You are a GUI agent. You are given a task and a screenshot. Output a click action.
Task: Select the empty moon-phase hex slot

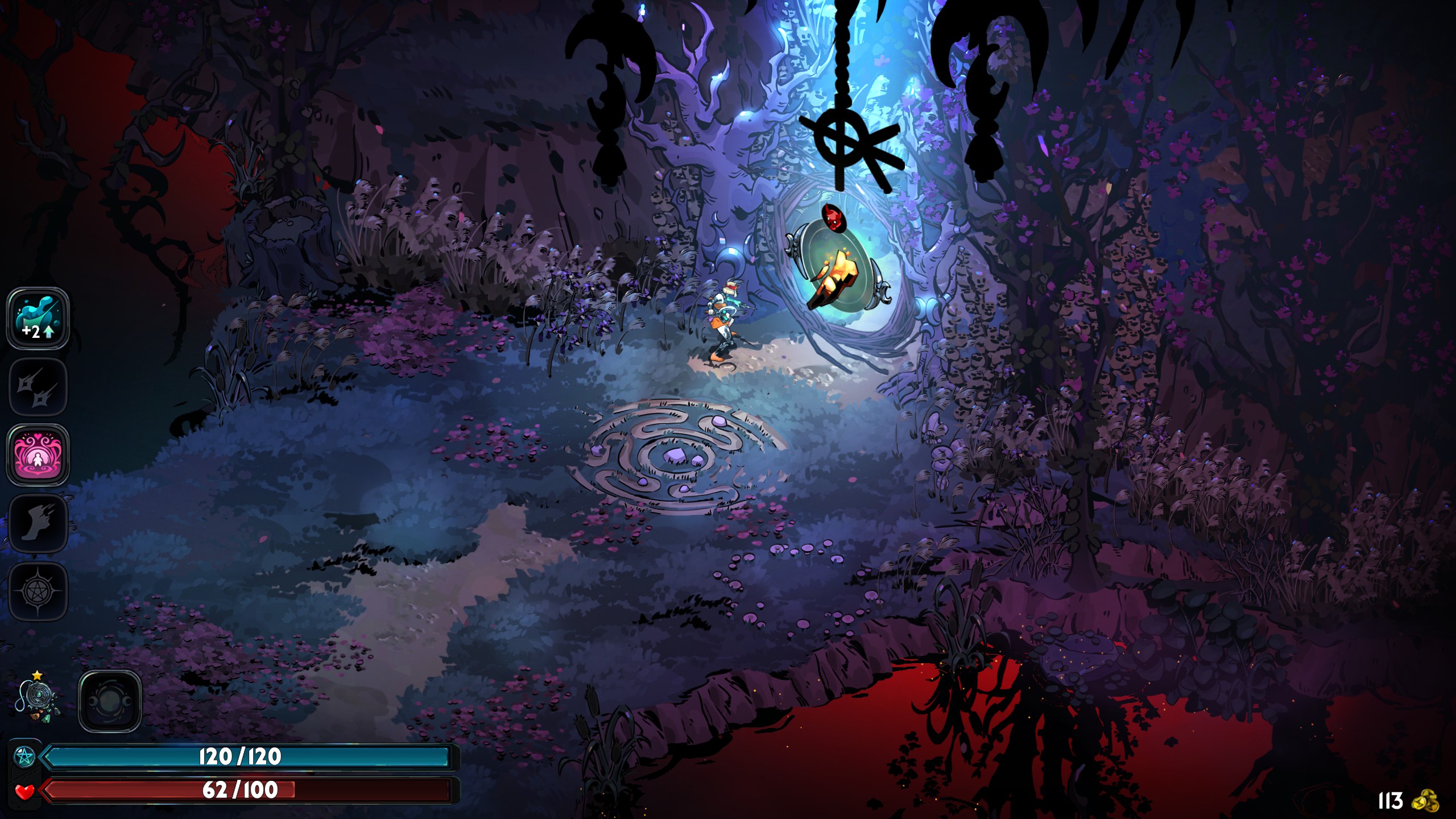109,701
